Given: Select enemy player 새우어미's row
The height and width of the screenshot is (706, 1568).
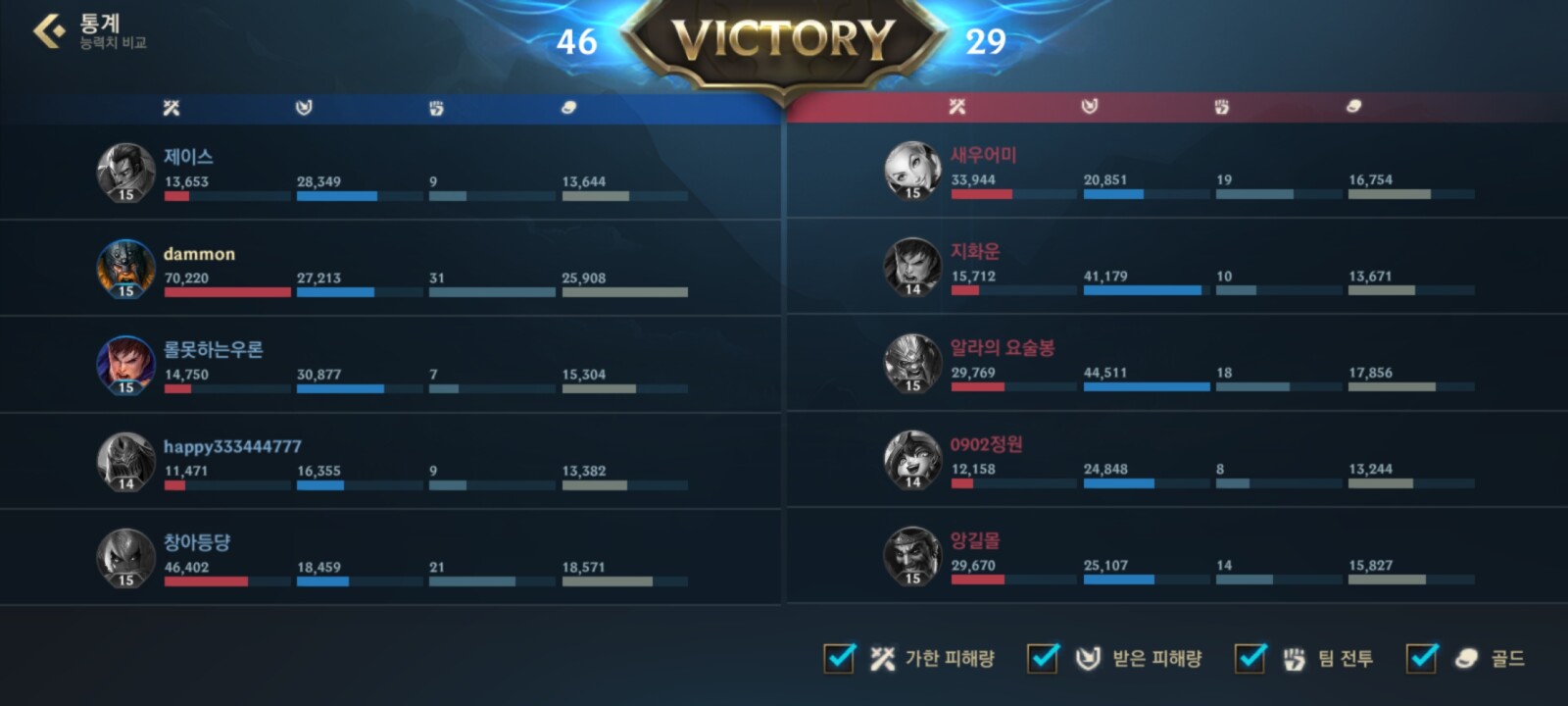Looking at the screenshot, I should (x=1176, y=171).
